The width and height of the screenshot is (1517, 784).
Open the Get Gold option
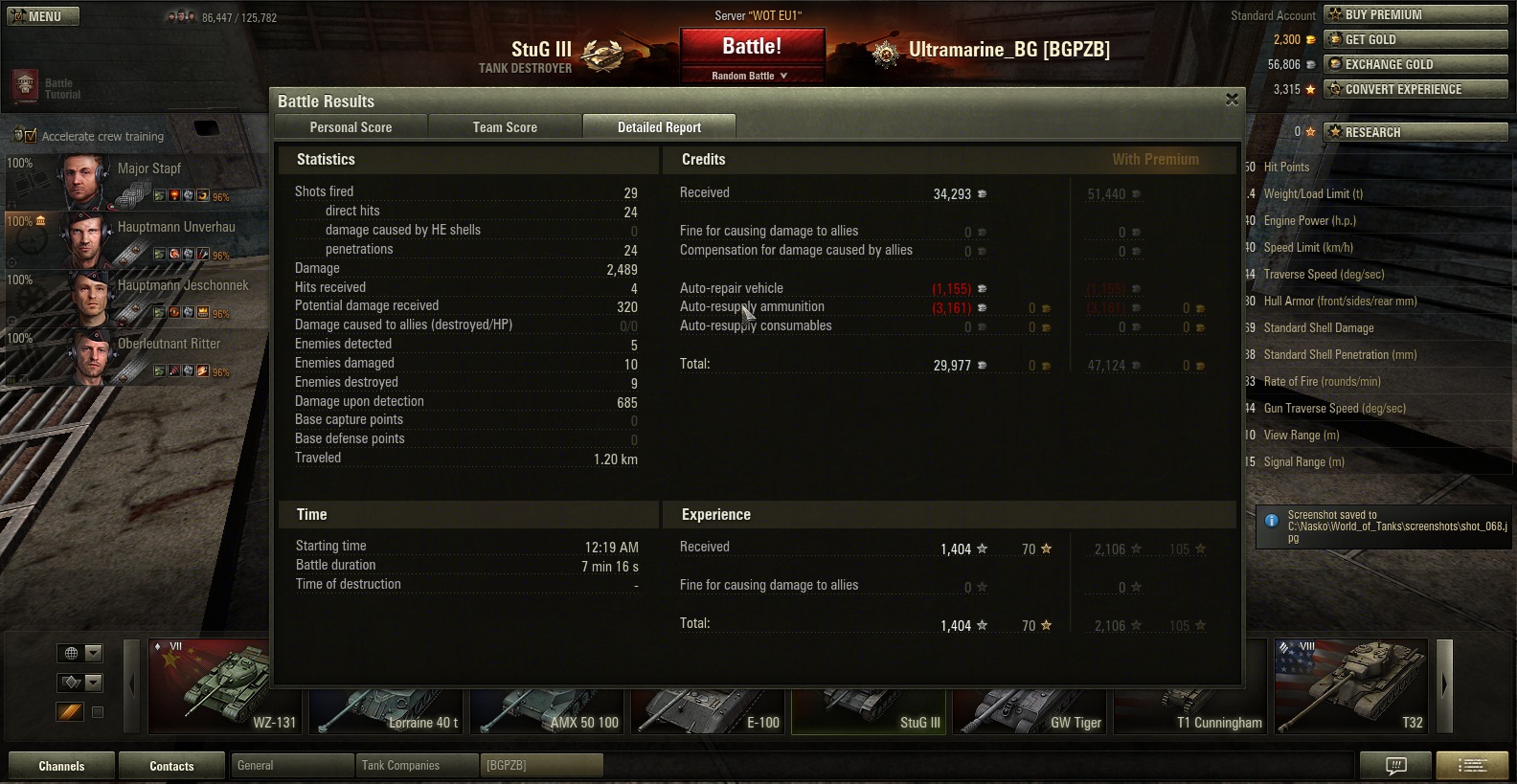click(x=1415, y=39)
